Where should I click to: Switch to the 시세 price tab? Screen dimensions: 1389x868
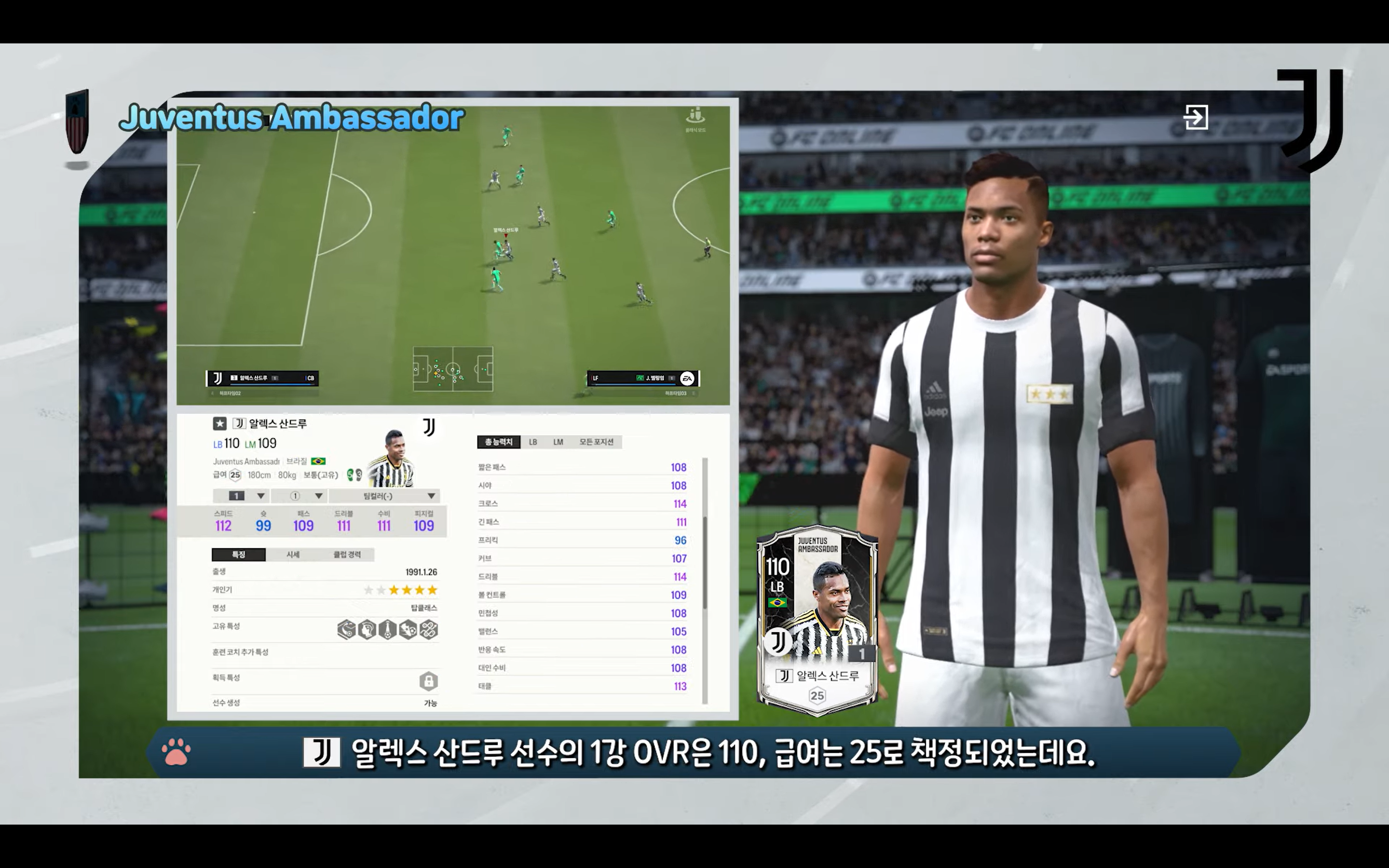click(293, 555)
